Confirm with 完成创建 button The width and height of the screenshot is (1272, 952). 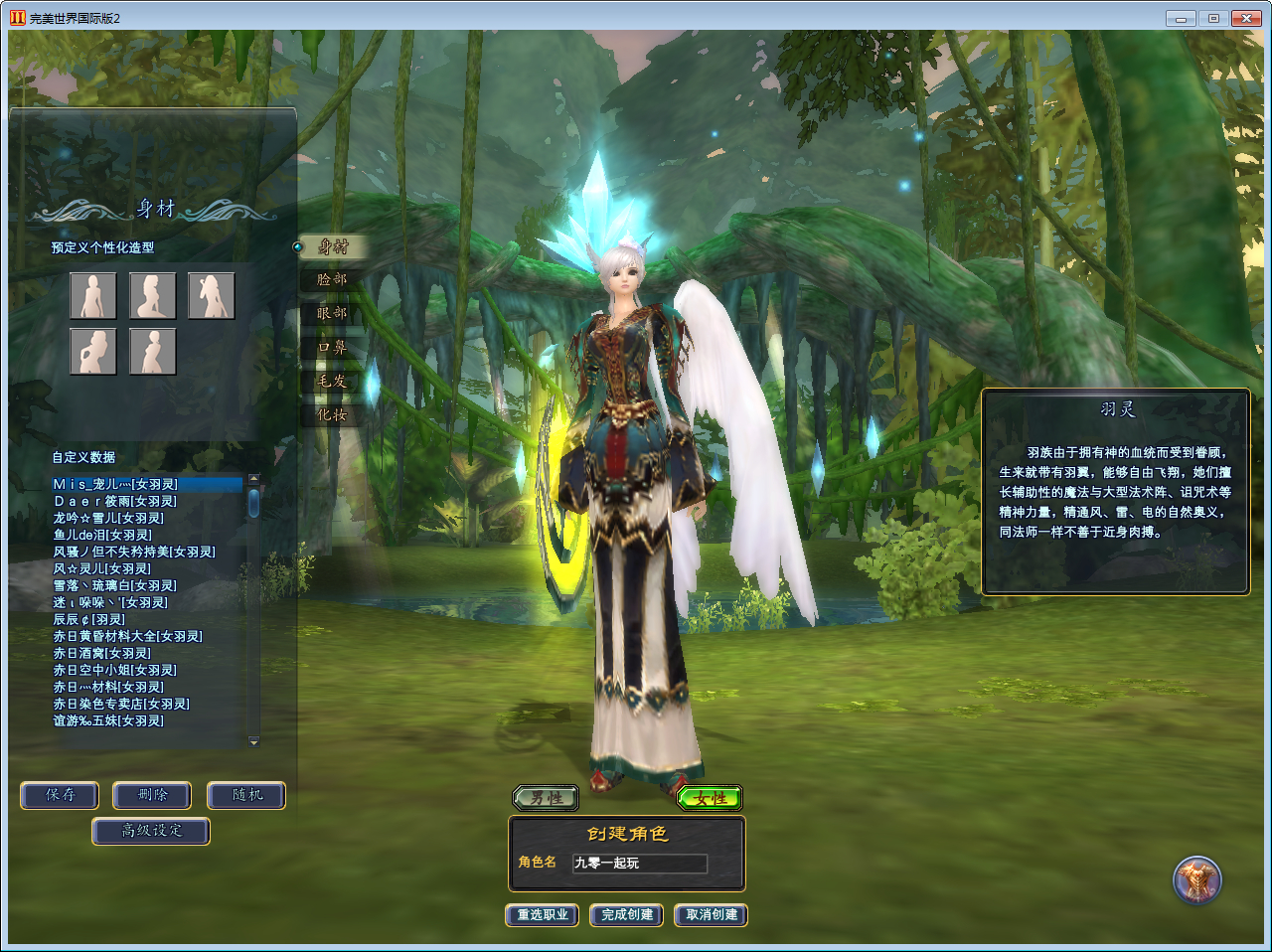point(627,914)
